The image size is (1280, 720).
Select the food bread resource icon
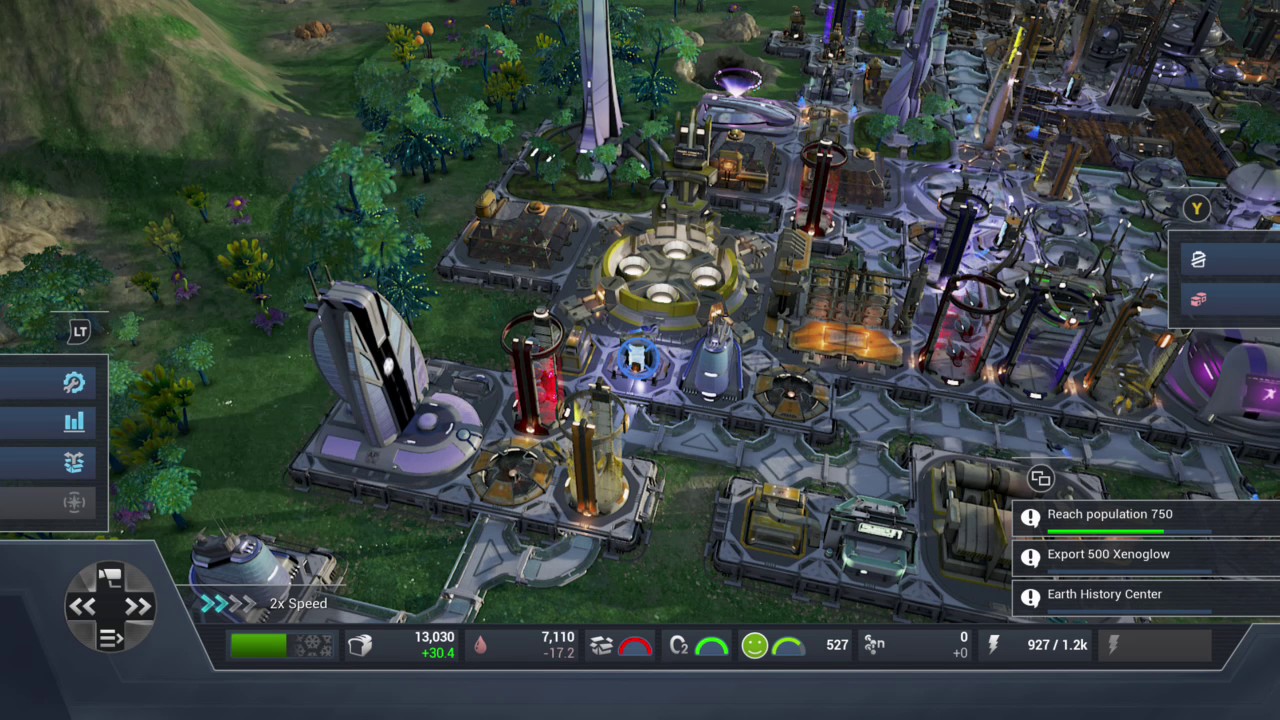[360, 646]
